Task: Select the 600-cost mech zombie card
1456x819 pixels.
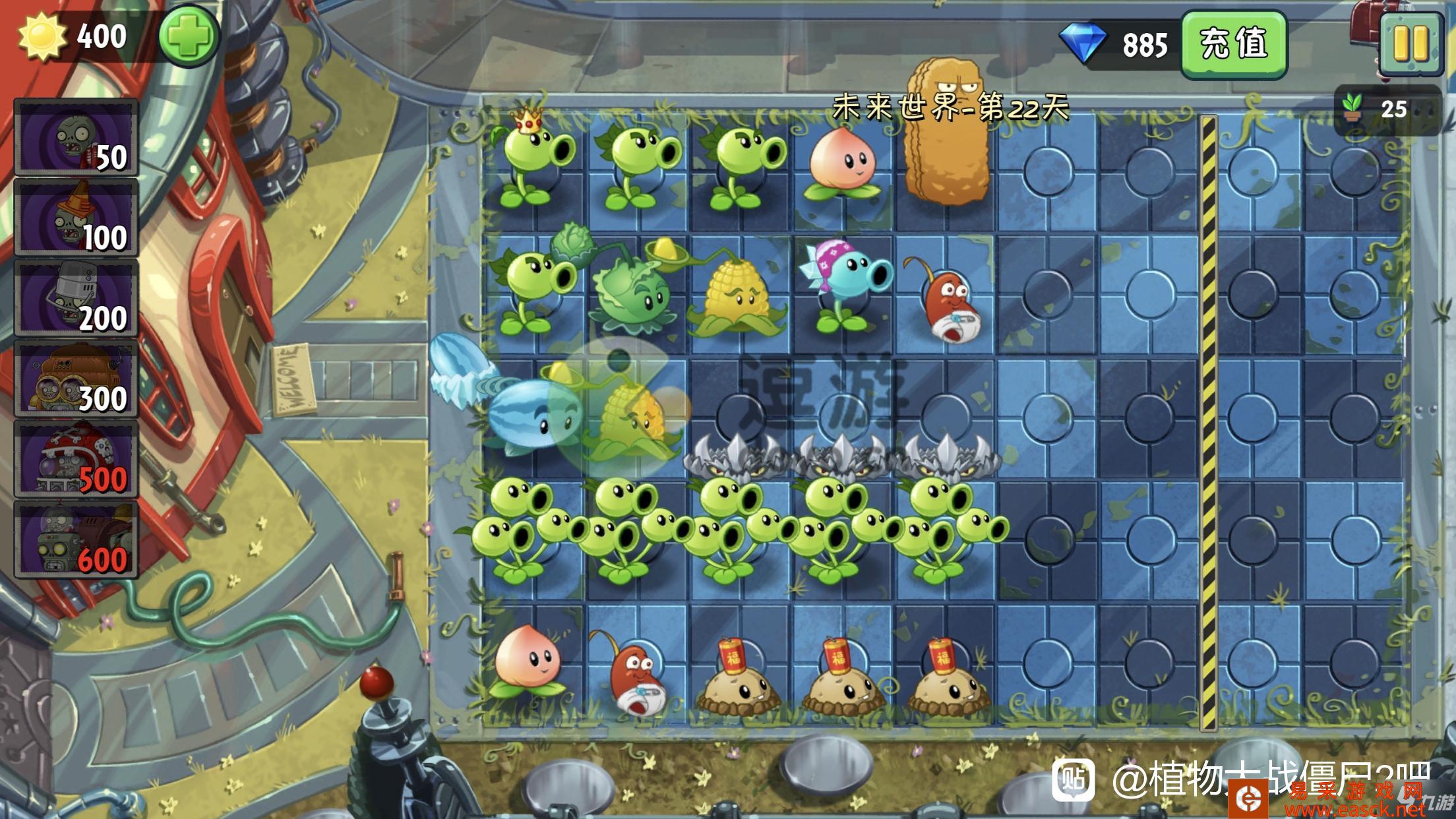Action: tap(76, 540)
